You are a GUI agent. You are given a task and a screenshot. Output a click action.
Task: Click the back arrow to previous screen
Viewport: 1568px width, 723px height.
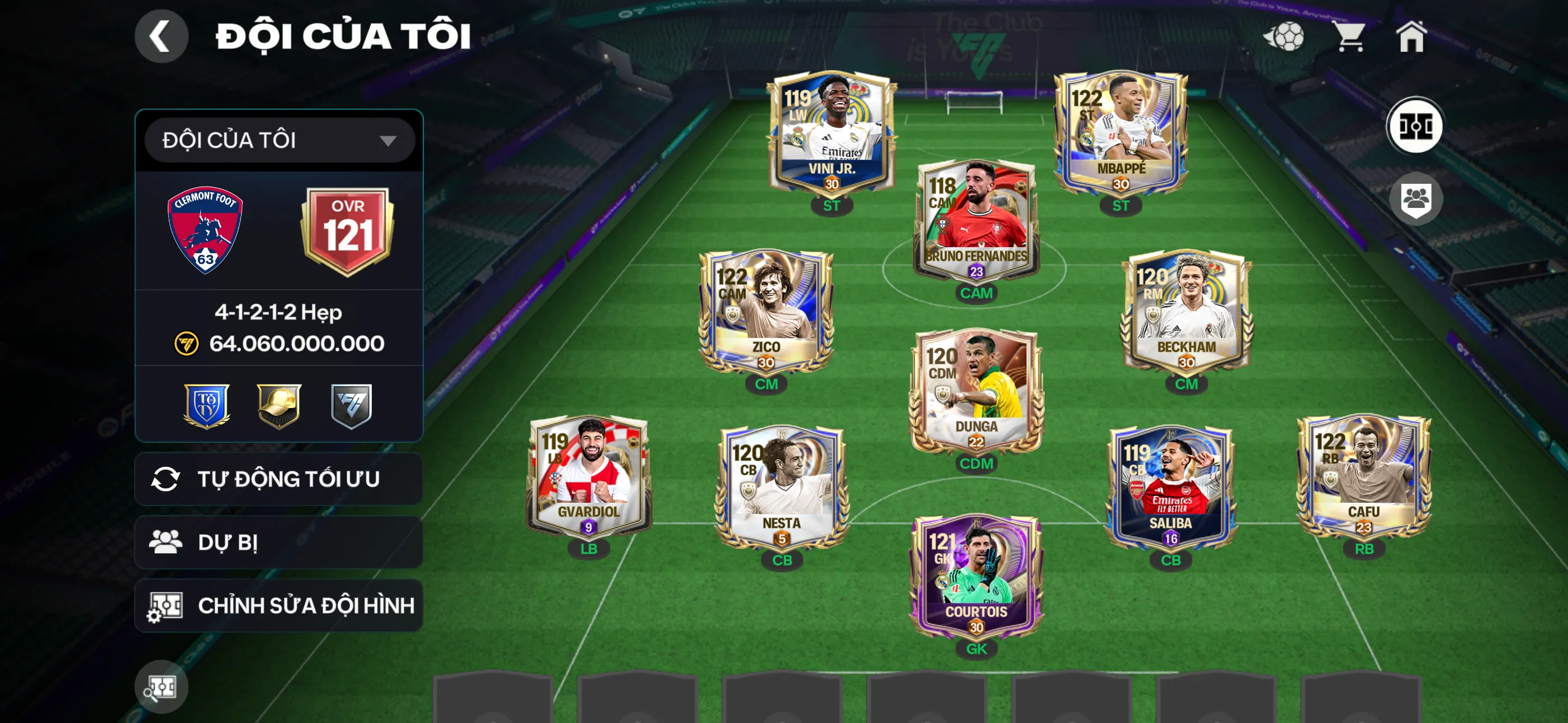161,36
